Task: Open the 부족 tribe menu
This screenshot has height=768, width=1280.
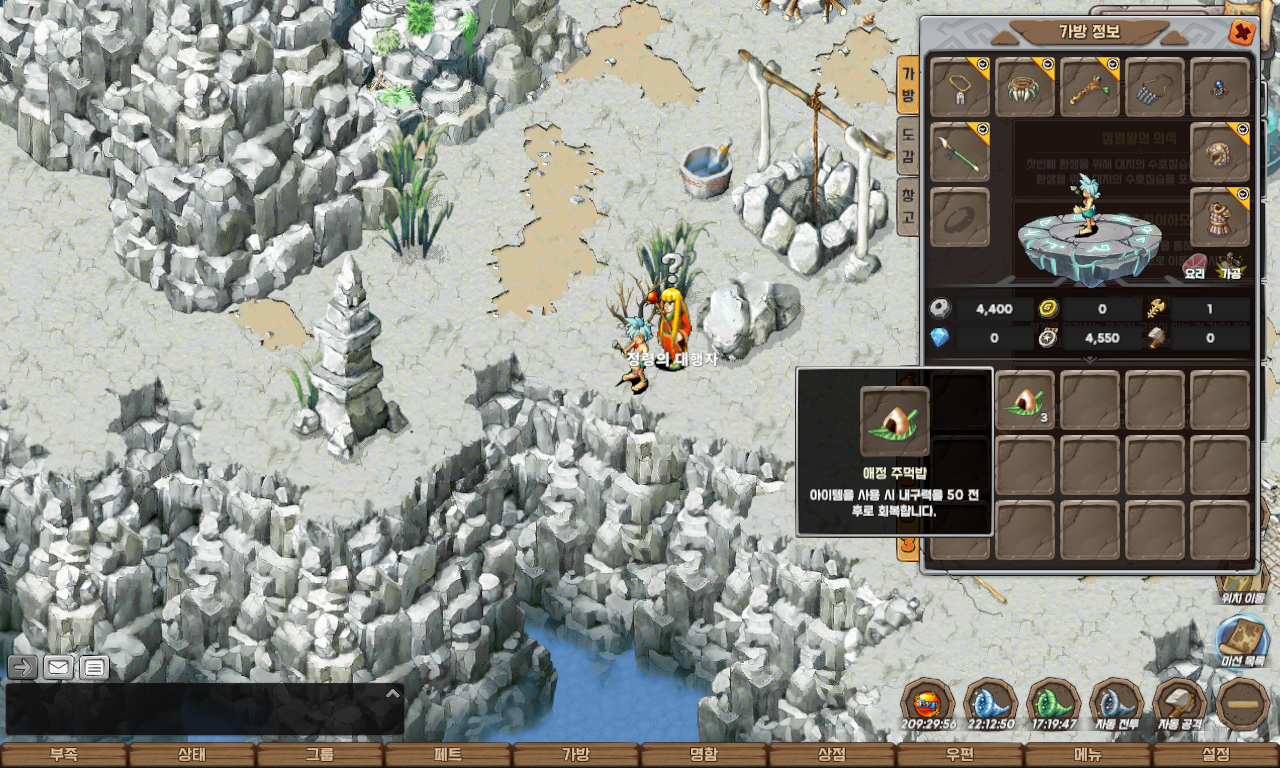Action: coord(64,755)
